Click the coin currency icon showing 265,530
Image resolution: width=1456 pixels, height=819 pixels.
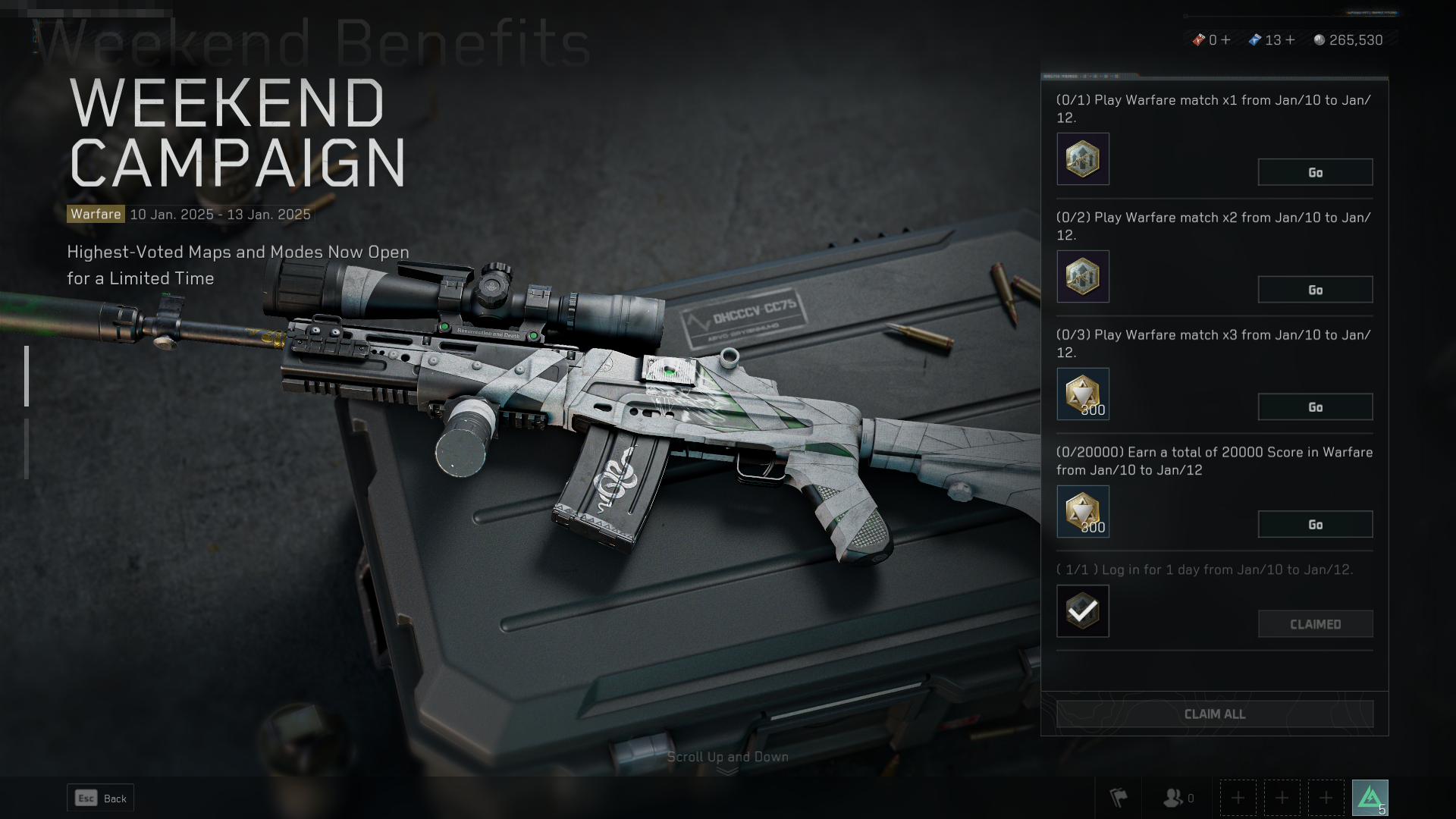[x=1318, y=40]
